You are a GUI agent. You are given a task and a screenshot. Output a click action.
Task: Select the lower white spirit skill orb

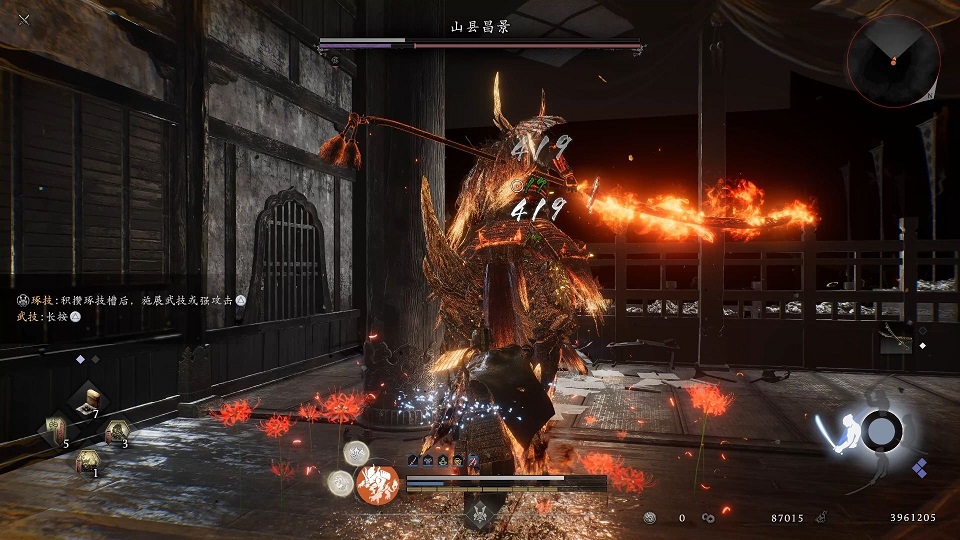tap(339, 484)
